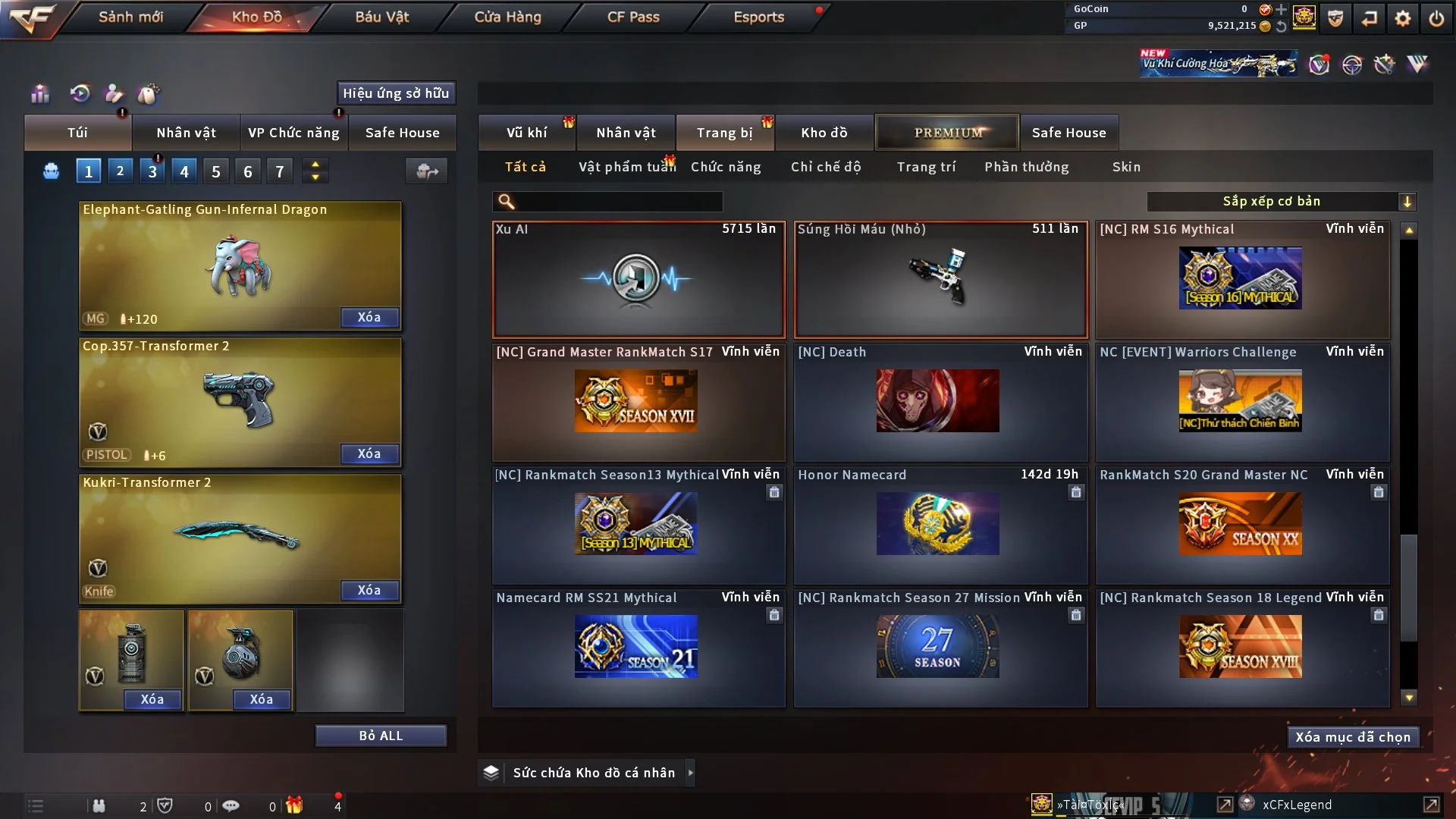The width and height of the screenshot is (1456, 819).
Task: Remove the Elephant-Gatling Gun with Xóa
Action: tap(369, 317)
